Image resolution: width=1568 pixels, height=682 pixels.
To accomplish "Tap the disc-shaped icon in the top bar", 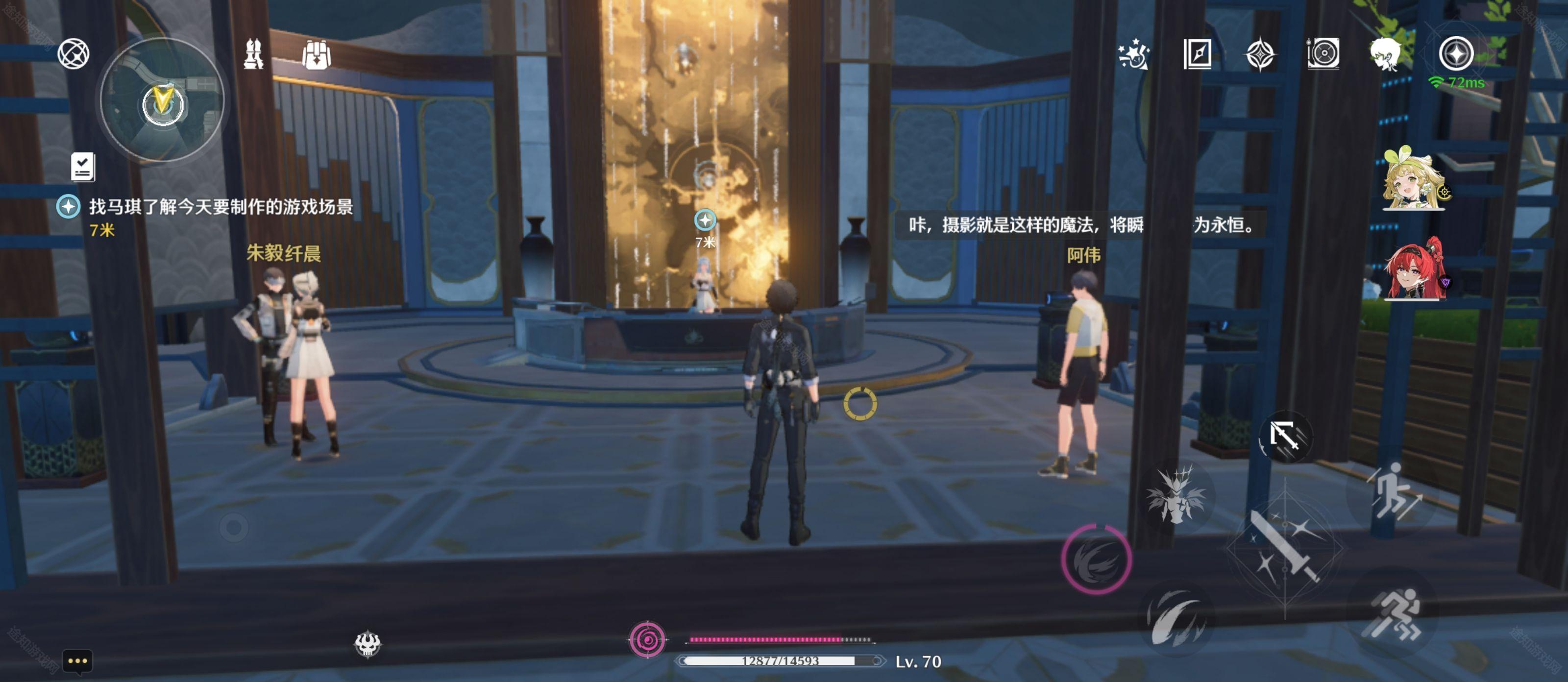I will coord(1323,55).
